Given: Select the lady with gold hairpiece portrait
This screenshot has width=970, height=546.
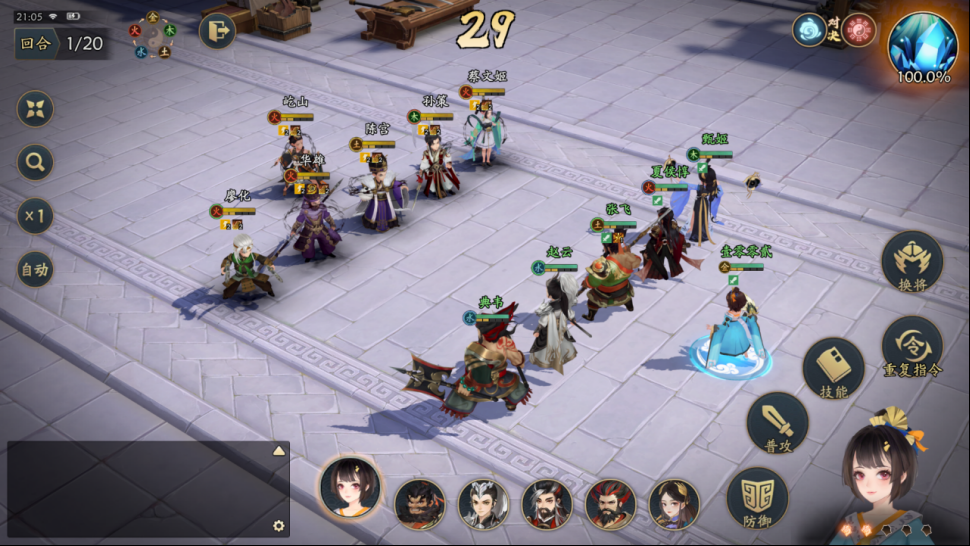Looking at the screenshot, I should [x=674, y=504].
